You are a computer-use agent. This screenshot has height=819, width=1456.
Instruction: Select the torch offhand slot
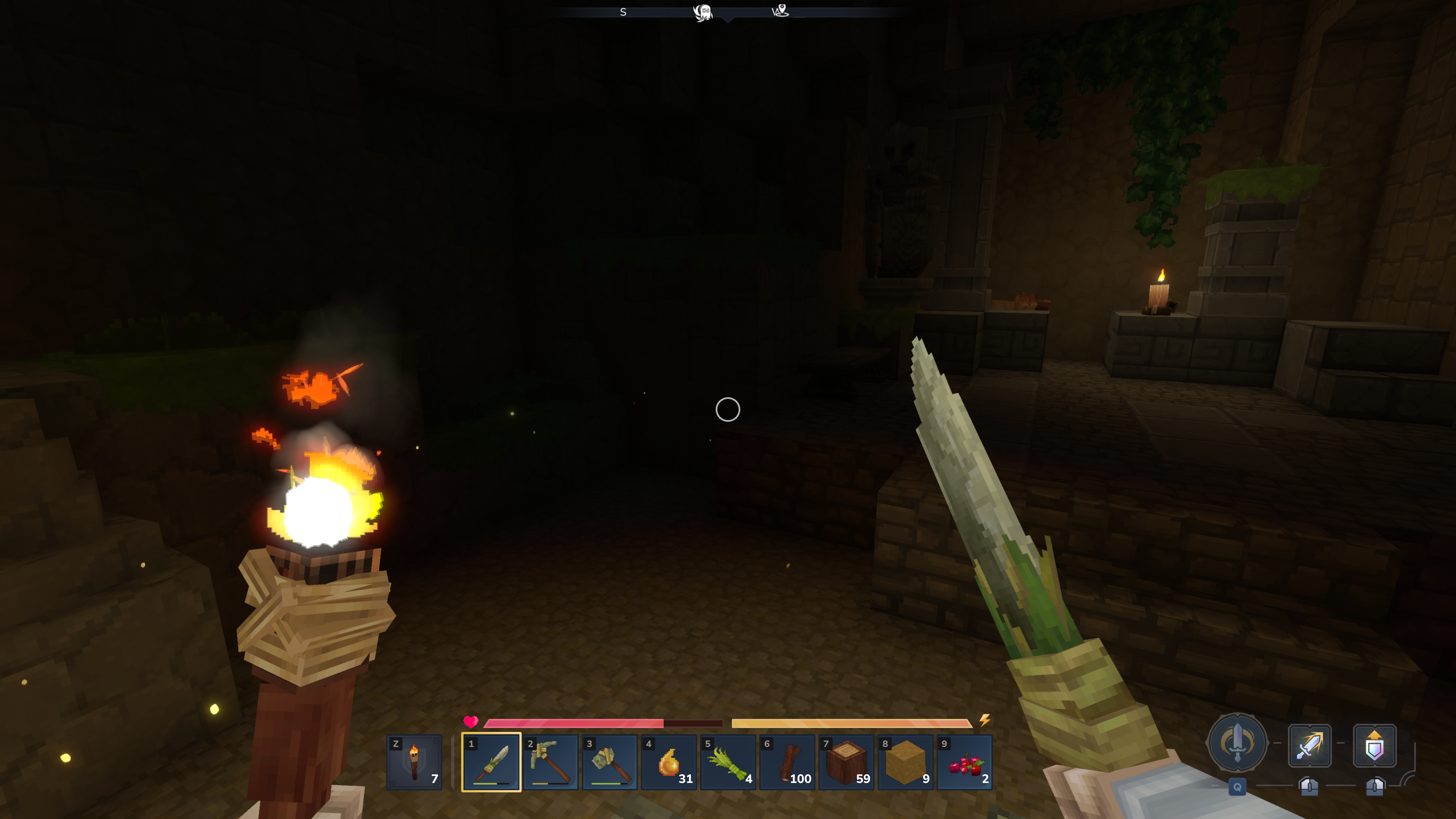[x=414, y=762]
